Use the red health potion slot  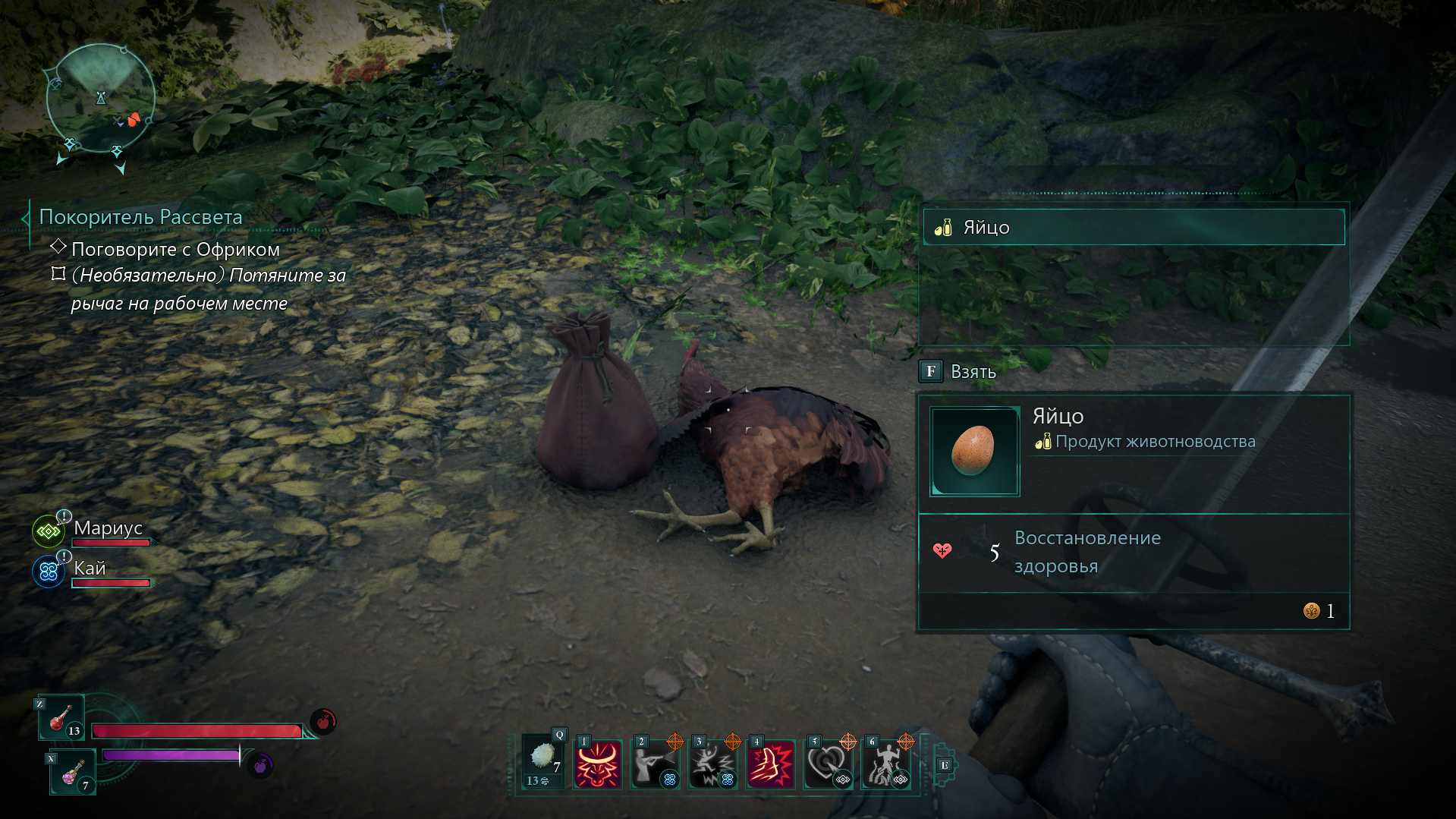62,717
